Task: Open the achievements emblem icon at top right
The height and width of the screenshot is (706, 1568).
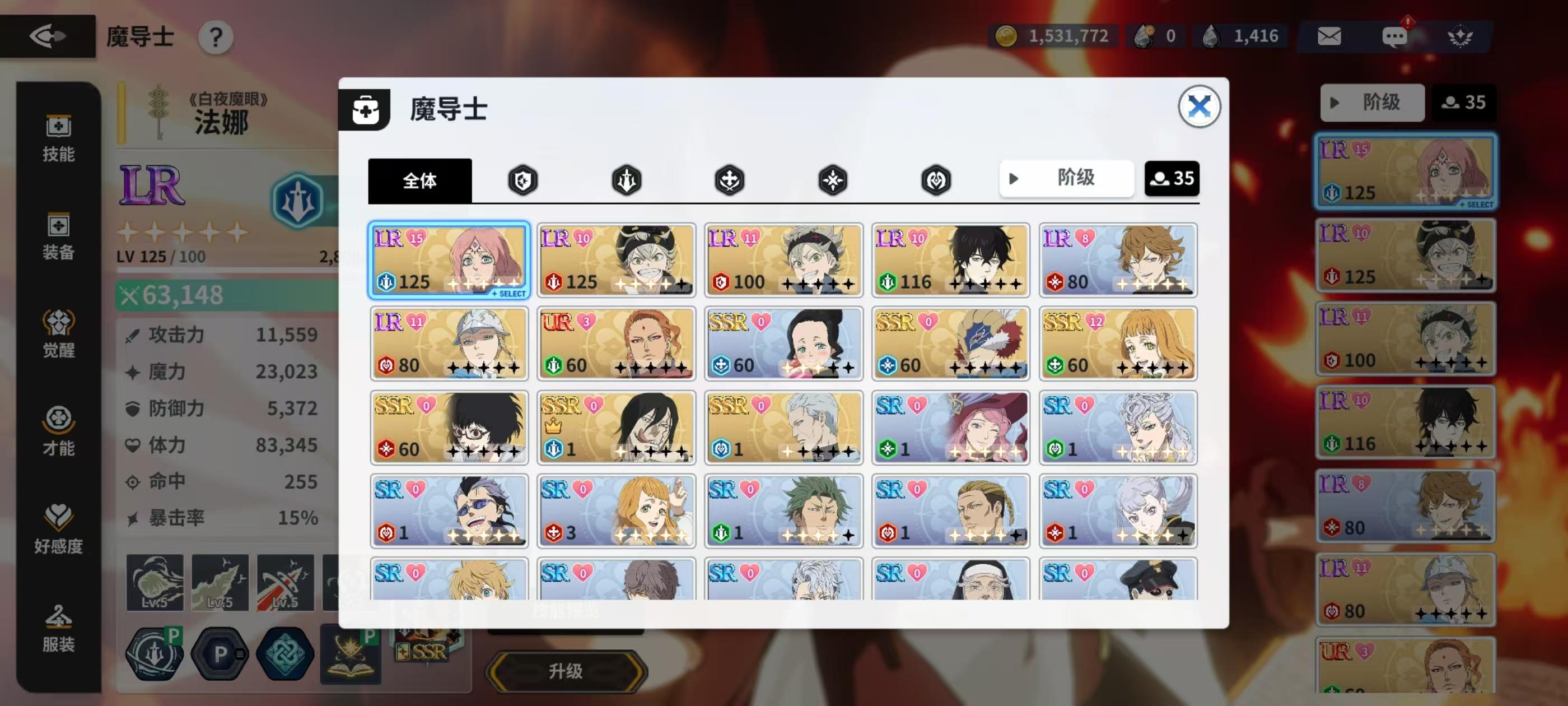Action: [x=1461, y=35]
